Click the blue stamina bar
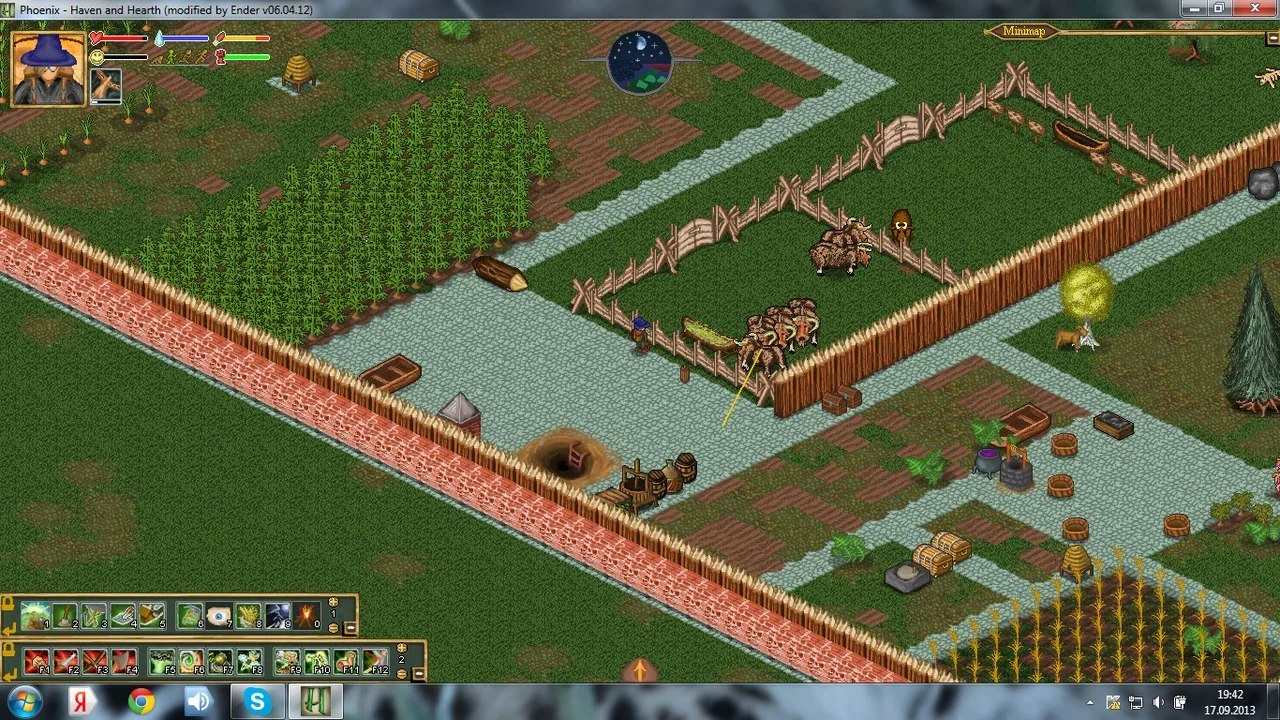 [x=185, y=37]
